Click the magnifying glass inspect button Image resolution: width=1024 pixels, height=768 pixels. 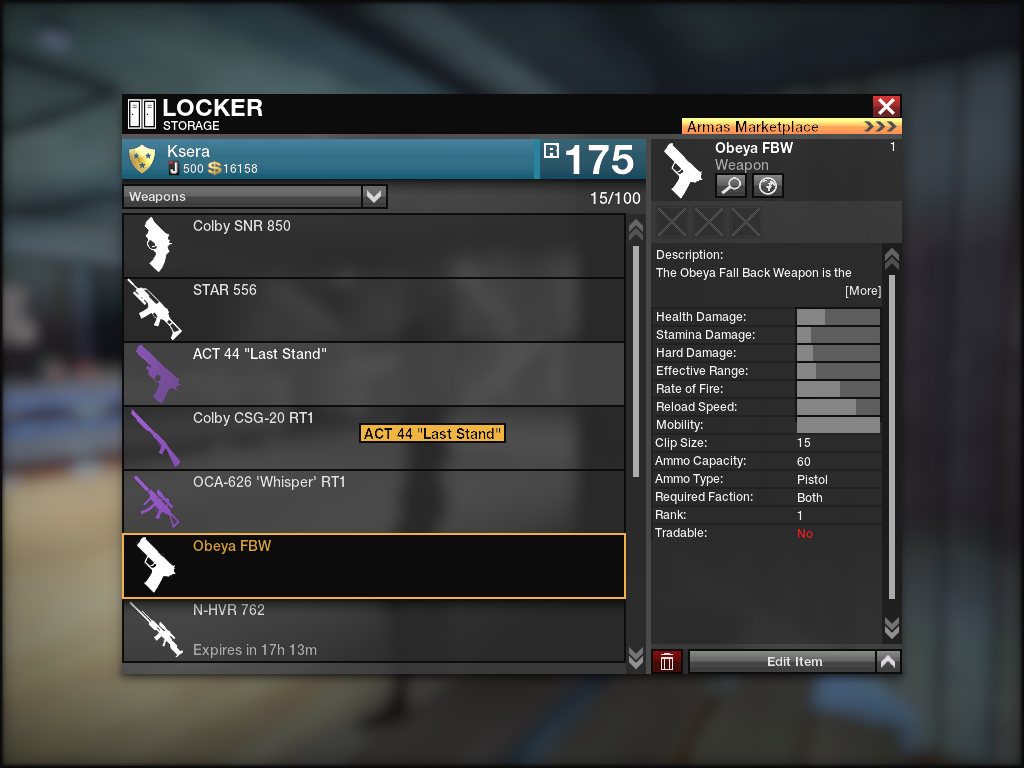pos(730,186)
